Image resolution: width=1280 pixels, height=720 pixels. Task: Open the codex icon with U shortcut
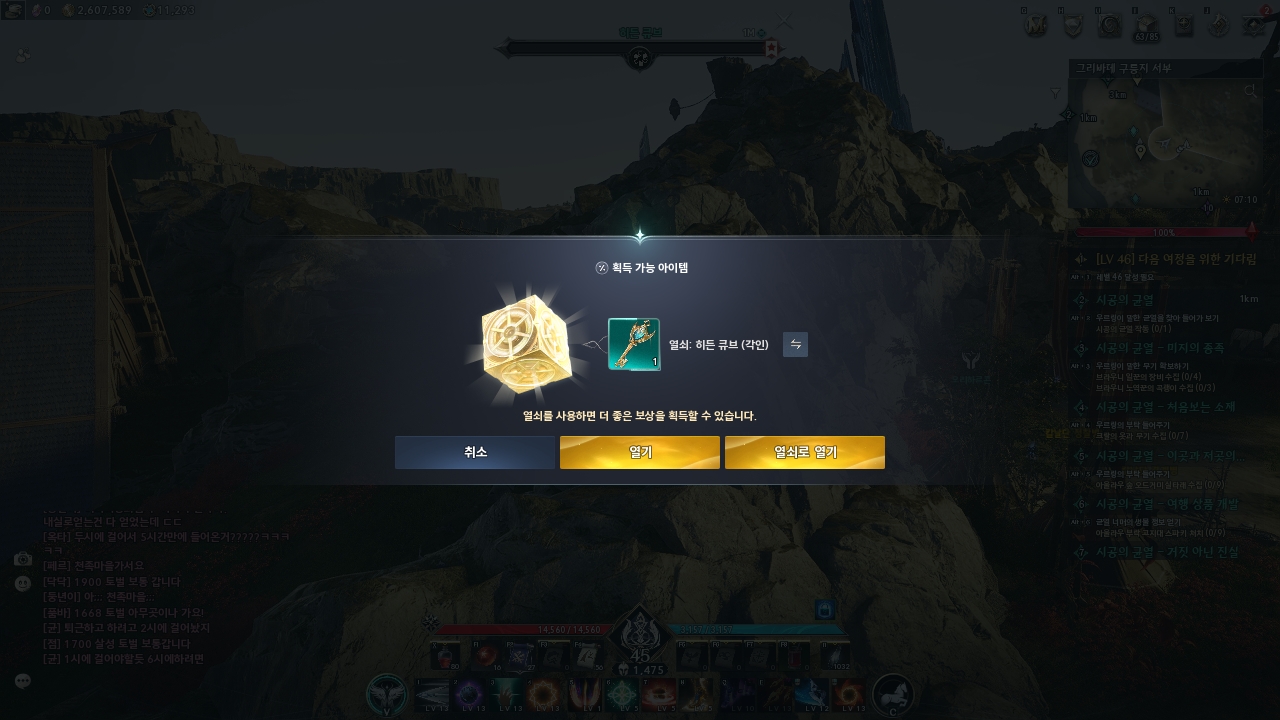[1109, 25]
